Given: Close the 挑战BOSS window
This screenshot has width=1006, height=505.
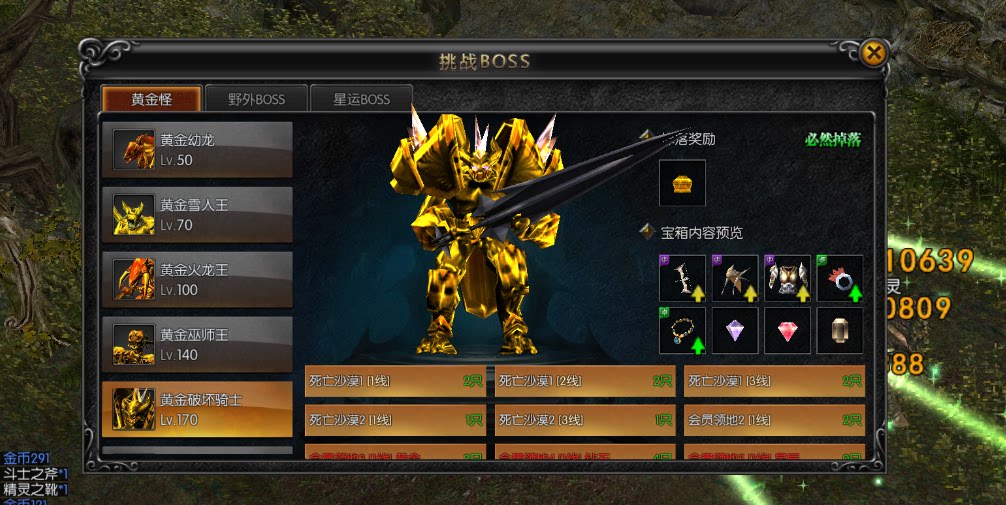Looking at the screenshot, I should click(x=874, y=53).
